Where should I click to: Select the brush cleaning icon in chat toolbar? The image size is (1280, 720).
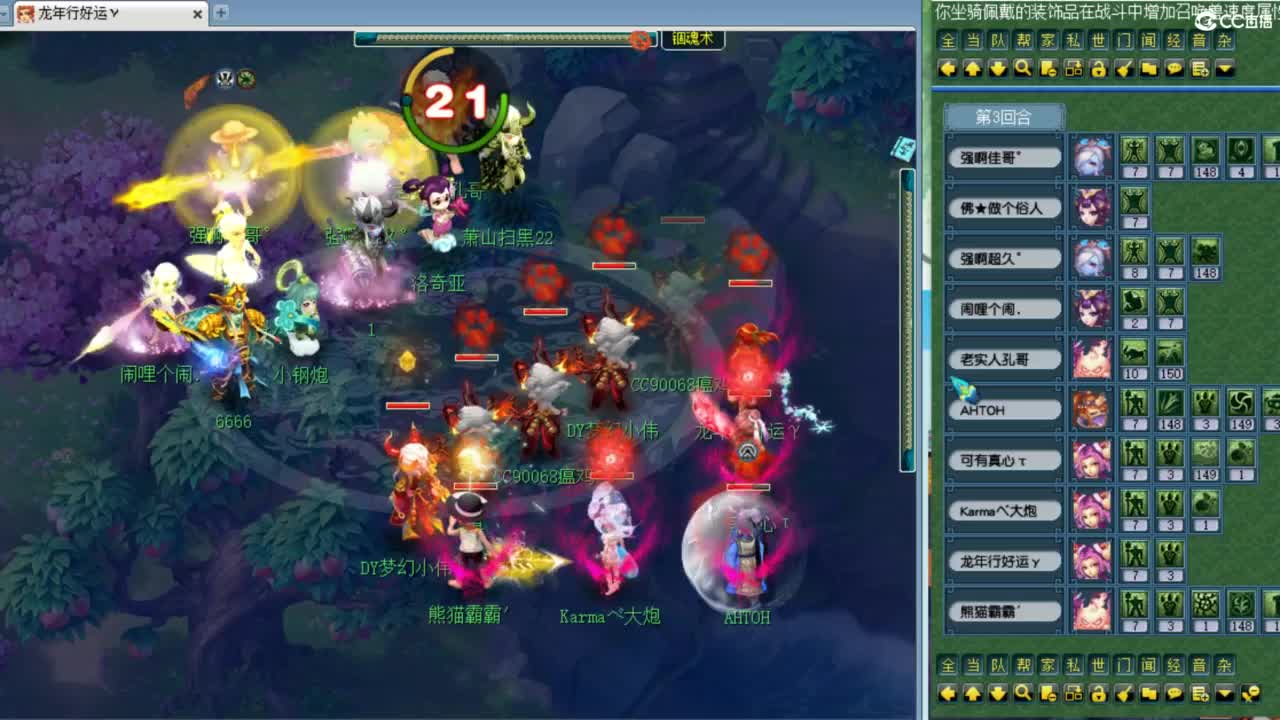pos(1124,68)
